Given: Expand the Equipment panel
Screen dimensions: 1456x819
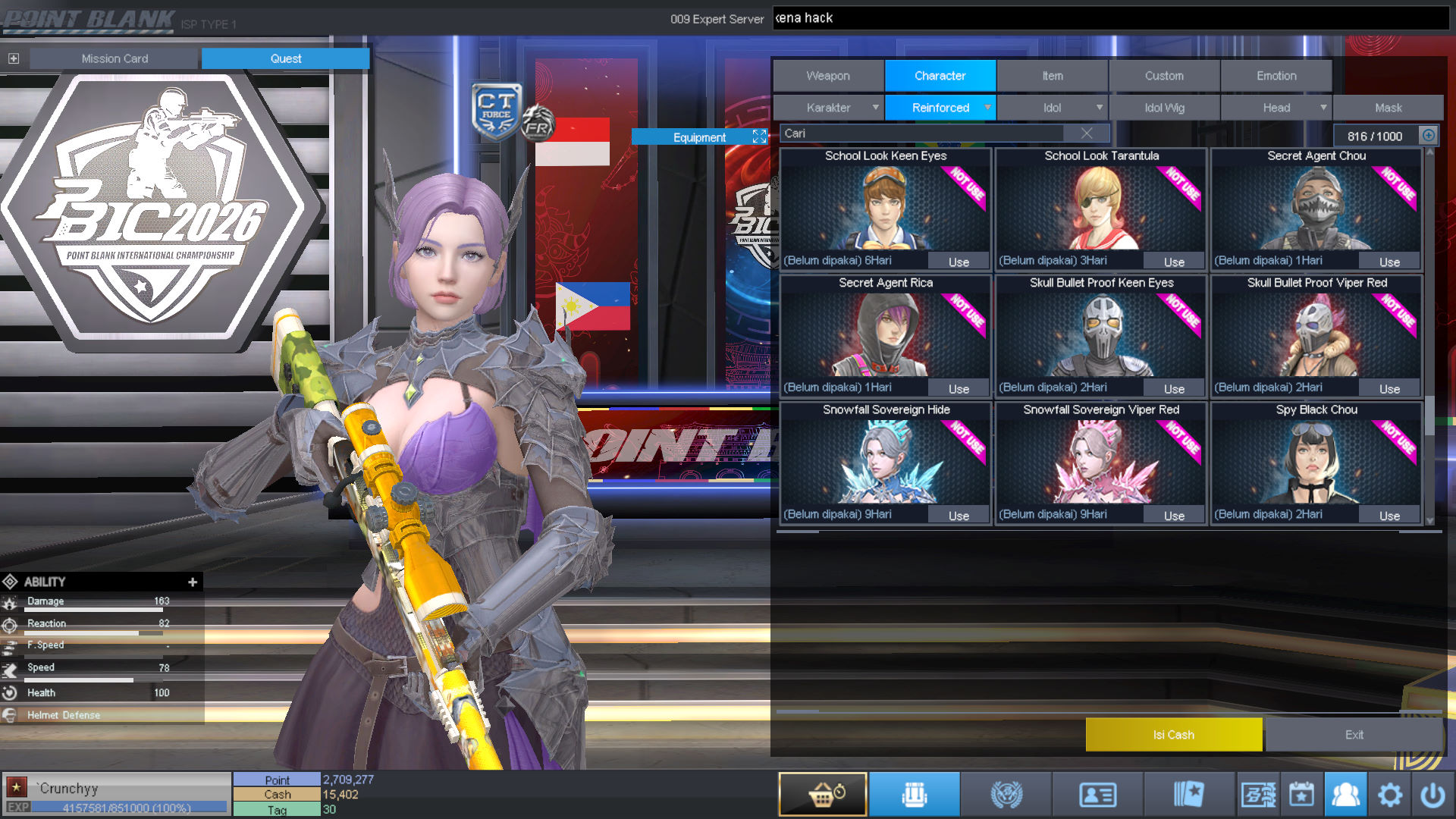Looking at the screenshot, I should tap(759, 136).
